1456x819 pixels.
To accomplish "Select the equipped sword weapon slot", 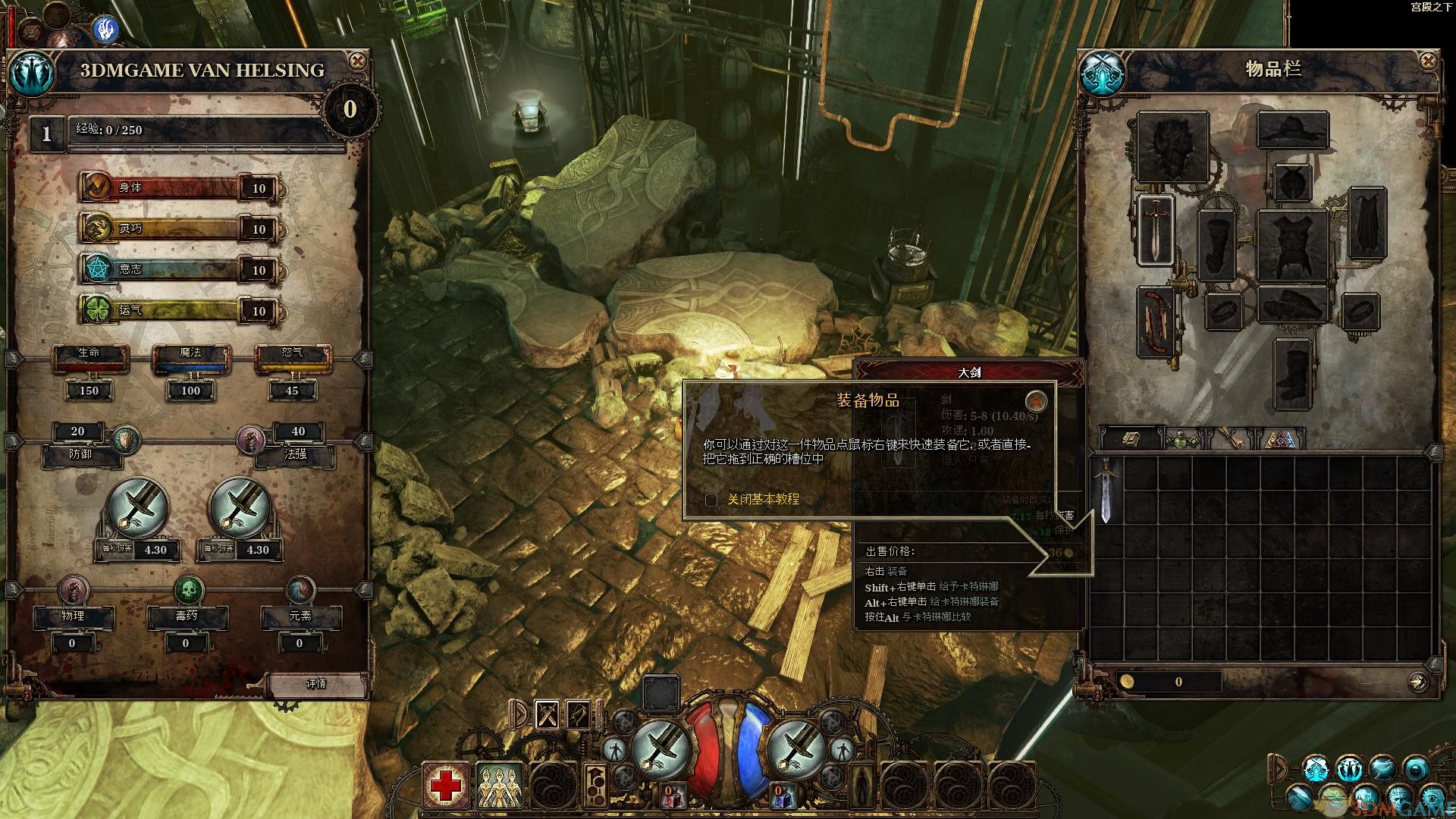I will (x=1155, y=230).
